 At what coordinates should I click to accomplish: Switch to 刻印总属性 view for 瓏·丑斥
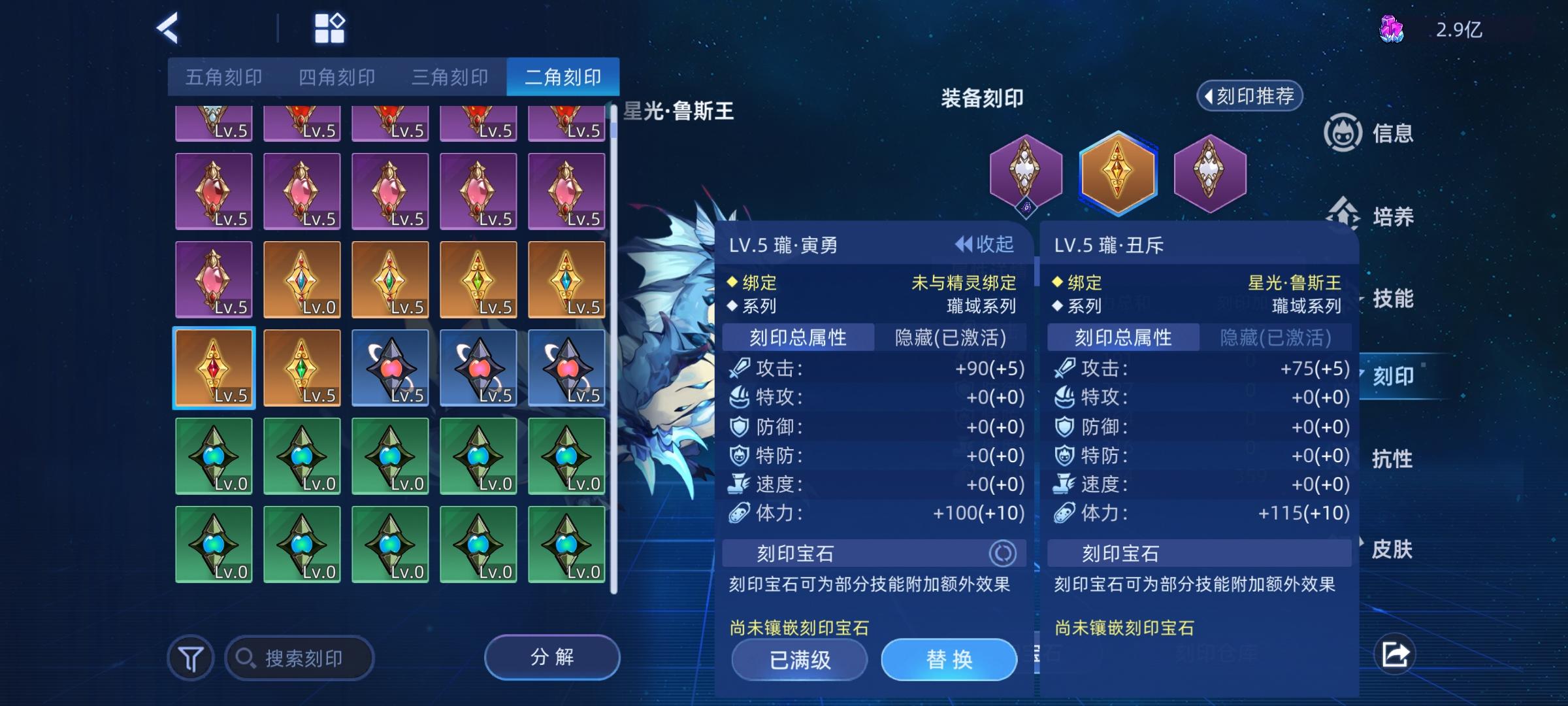tap(1122, 337)
